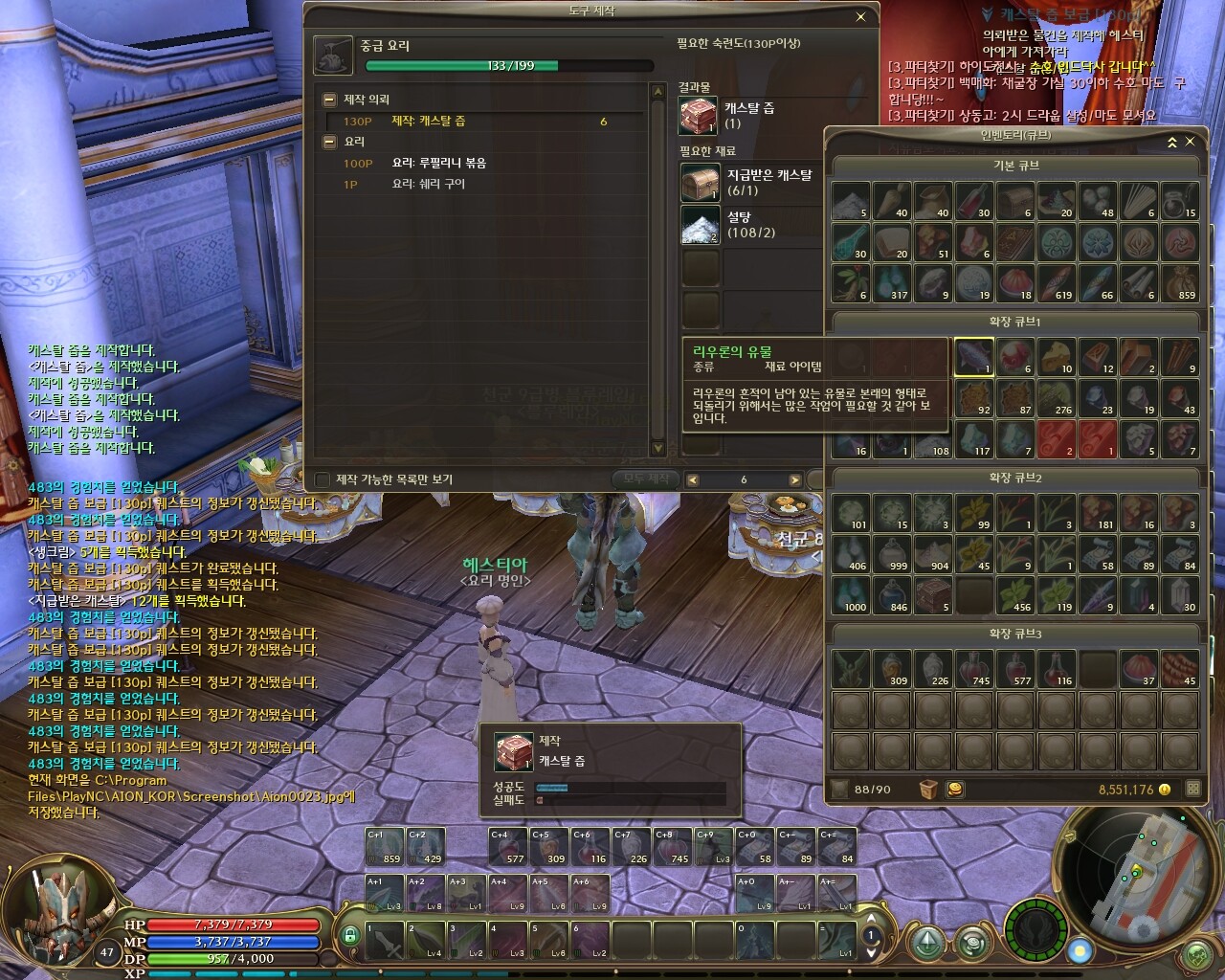
Task: Choose the 루필리니 볶음 cooking recipe
Action: pos(439,164)
